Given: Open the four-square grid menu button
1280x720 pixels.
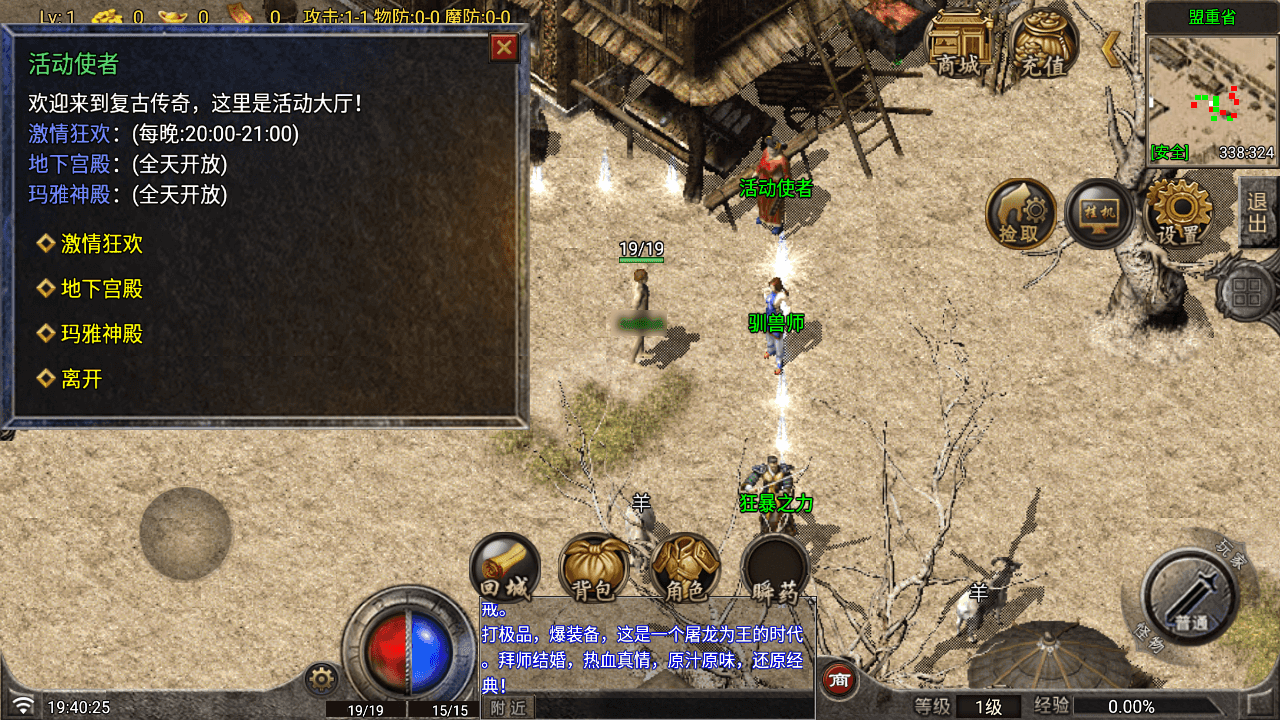Looking at the screenshot, I should [x=1245, y=294].
